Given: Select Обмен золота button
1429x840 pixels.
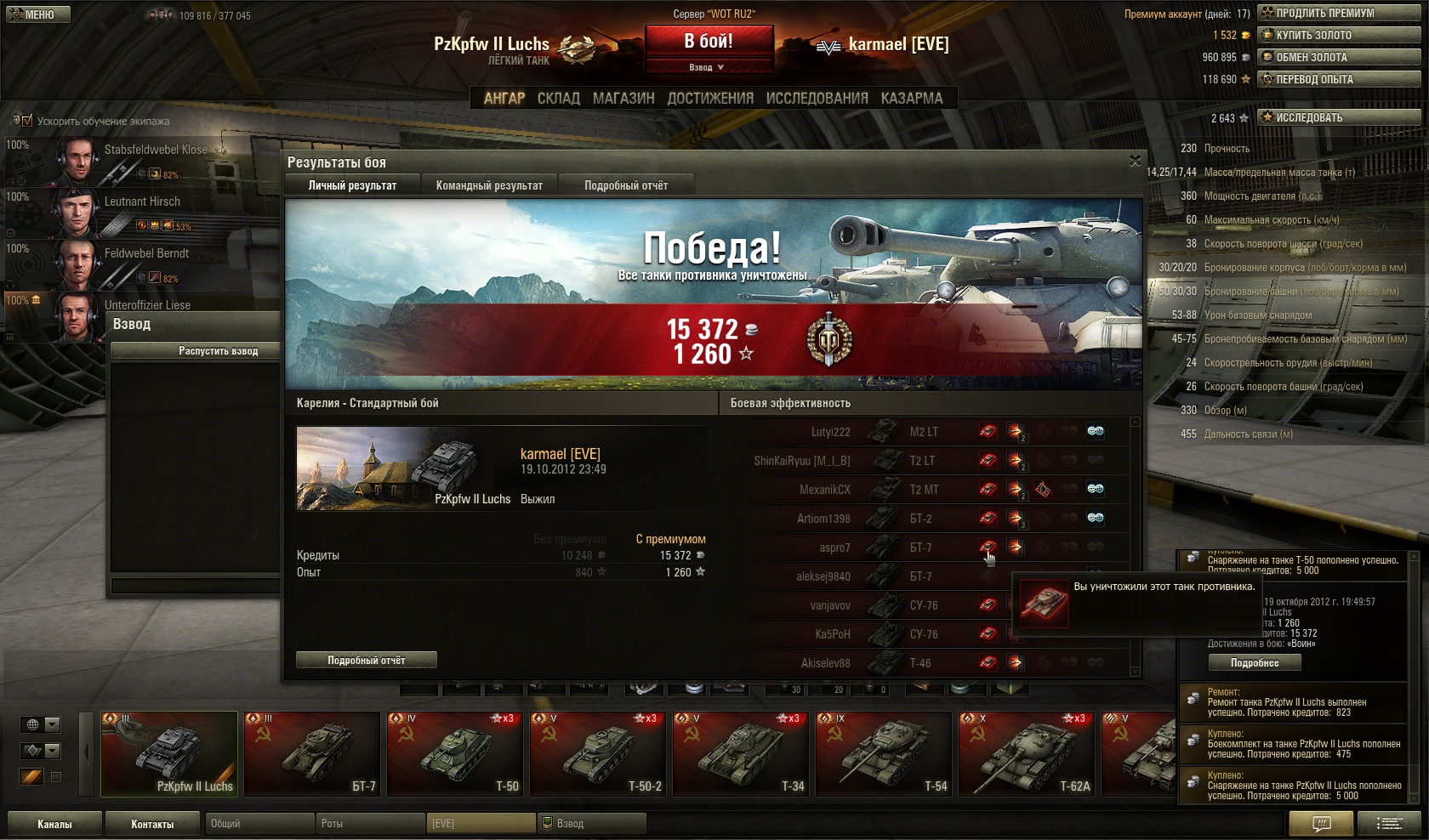Looking at the screenshot, I should coord(1339,57).
